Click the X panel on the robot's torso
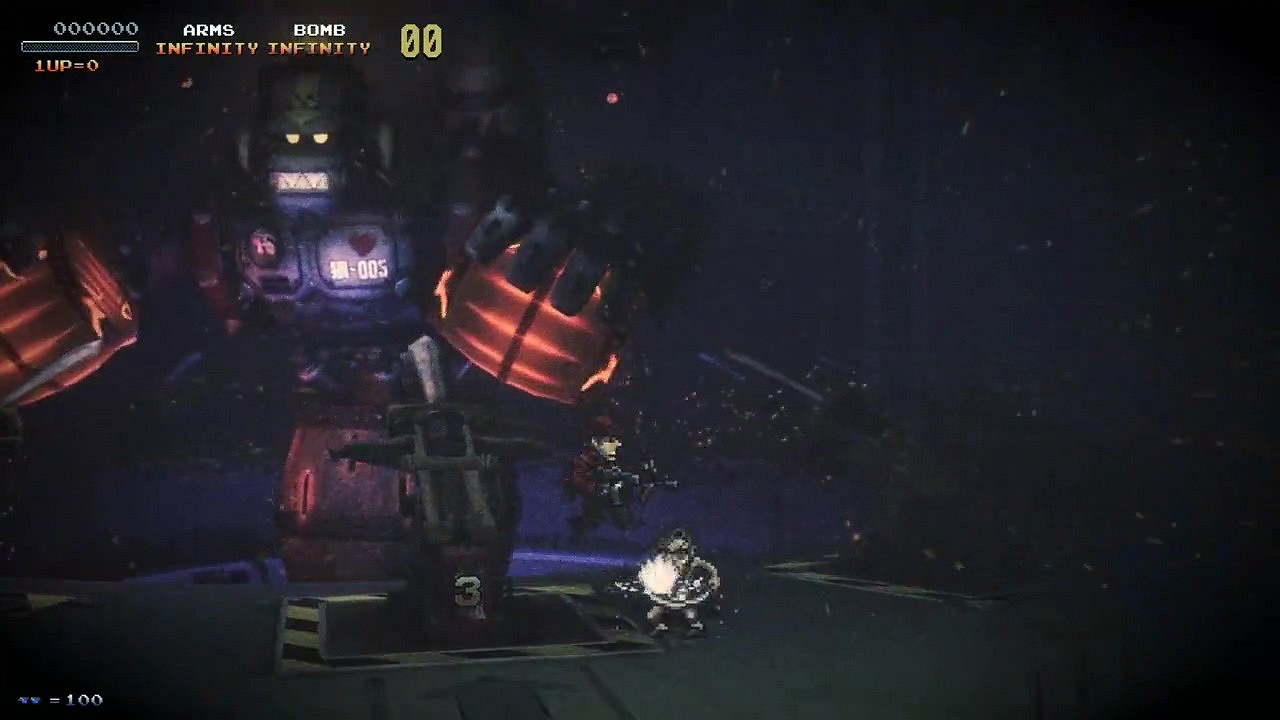The width and height of the screenshot is (1280, 720). 300,182
